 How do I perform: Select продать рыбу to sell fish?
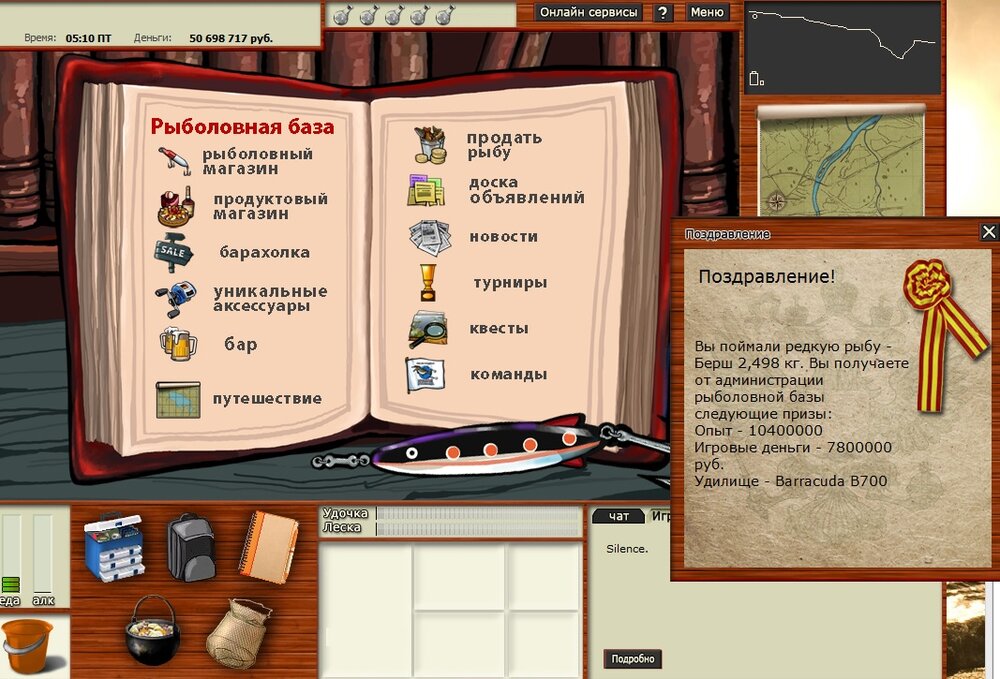coord(504,145)
